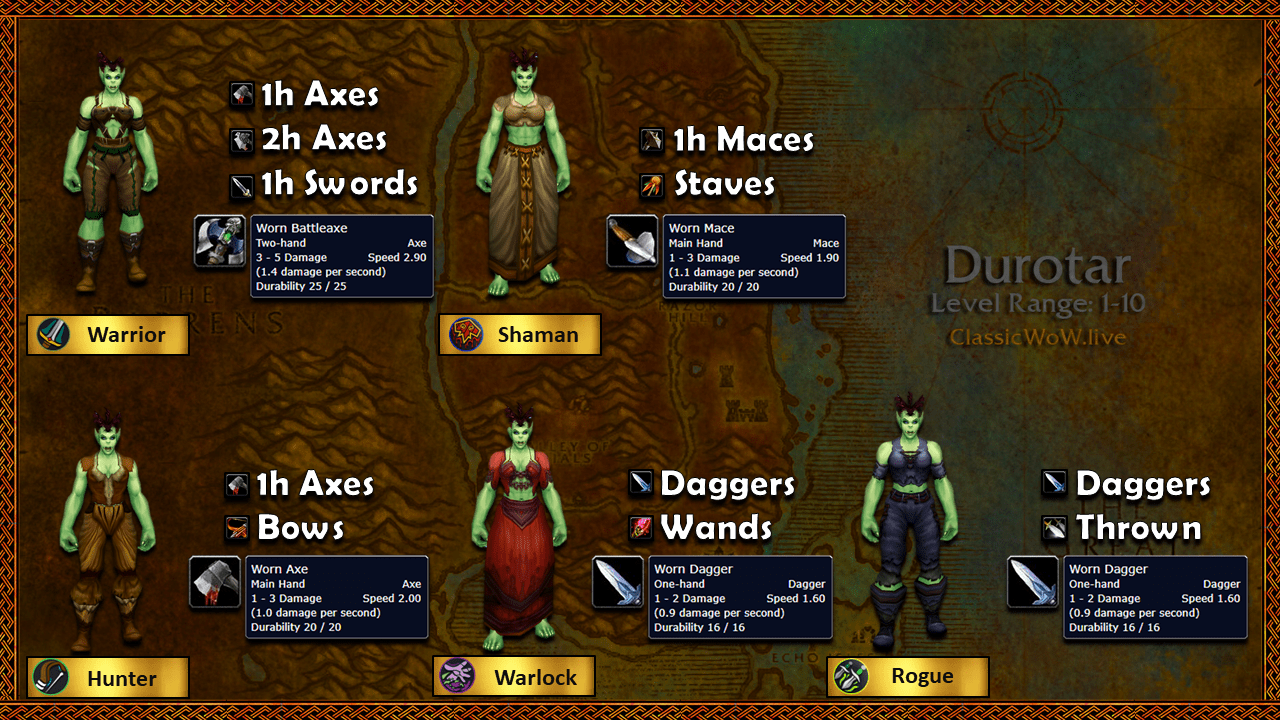
Task: Click the Shaman class crest icon
Action: coord(466,334)
